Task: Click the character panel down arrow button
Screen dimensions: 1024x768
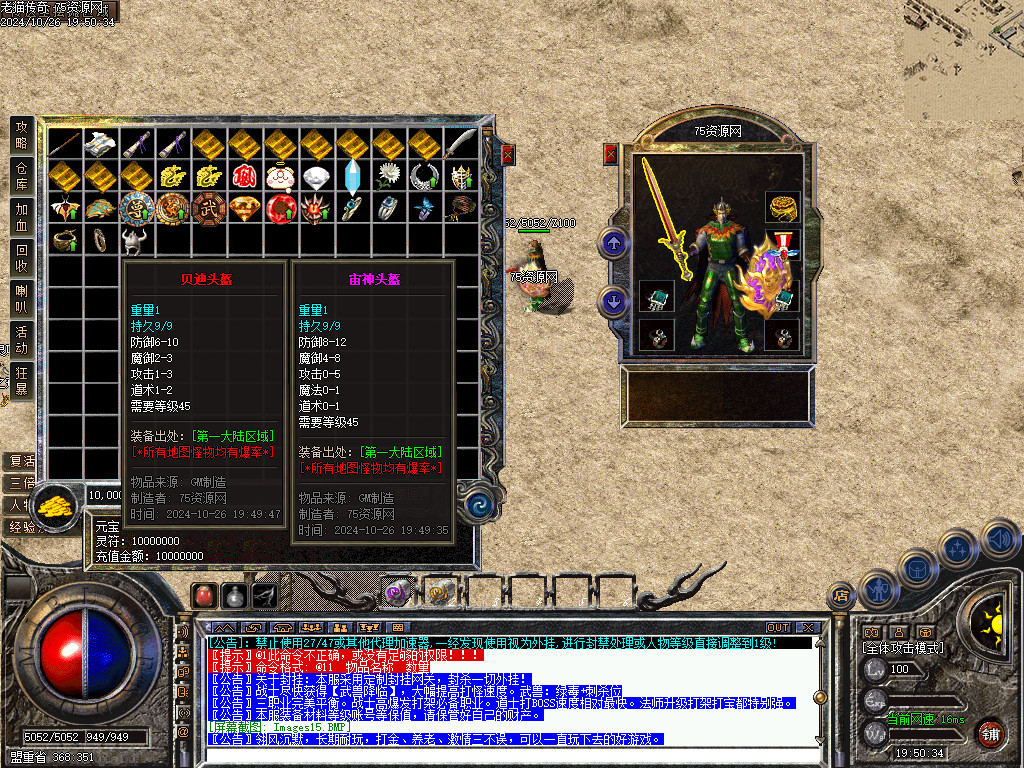Action: [612, 302]
